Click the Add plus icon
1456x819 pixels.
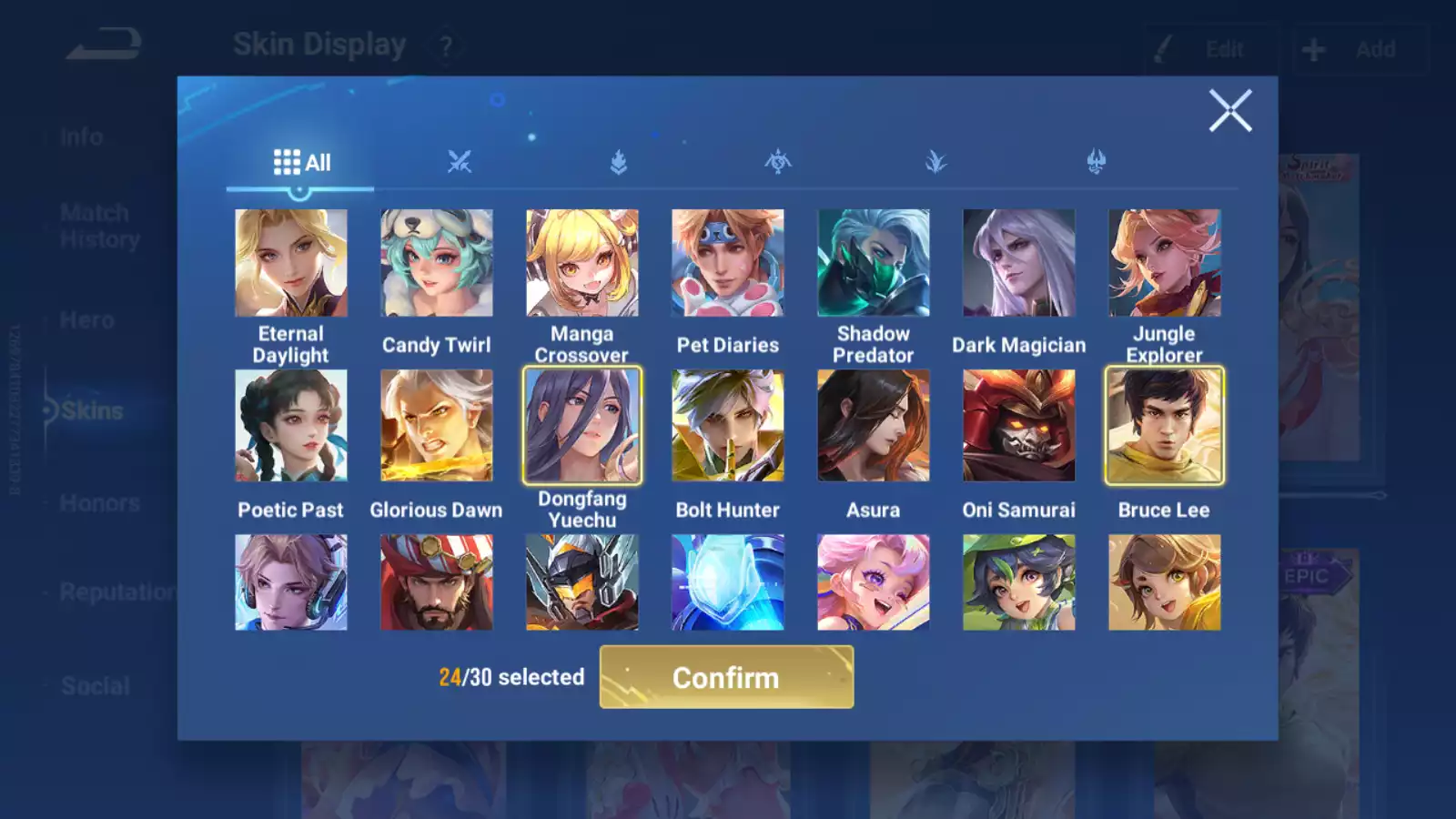[1313, 47]
